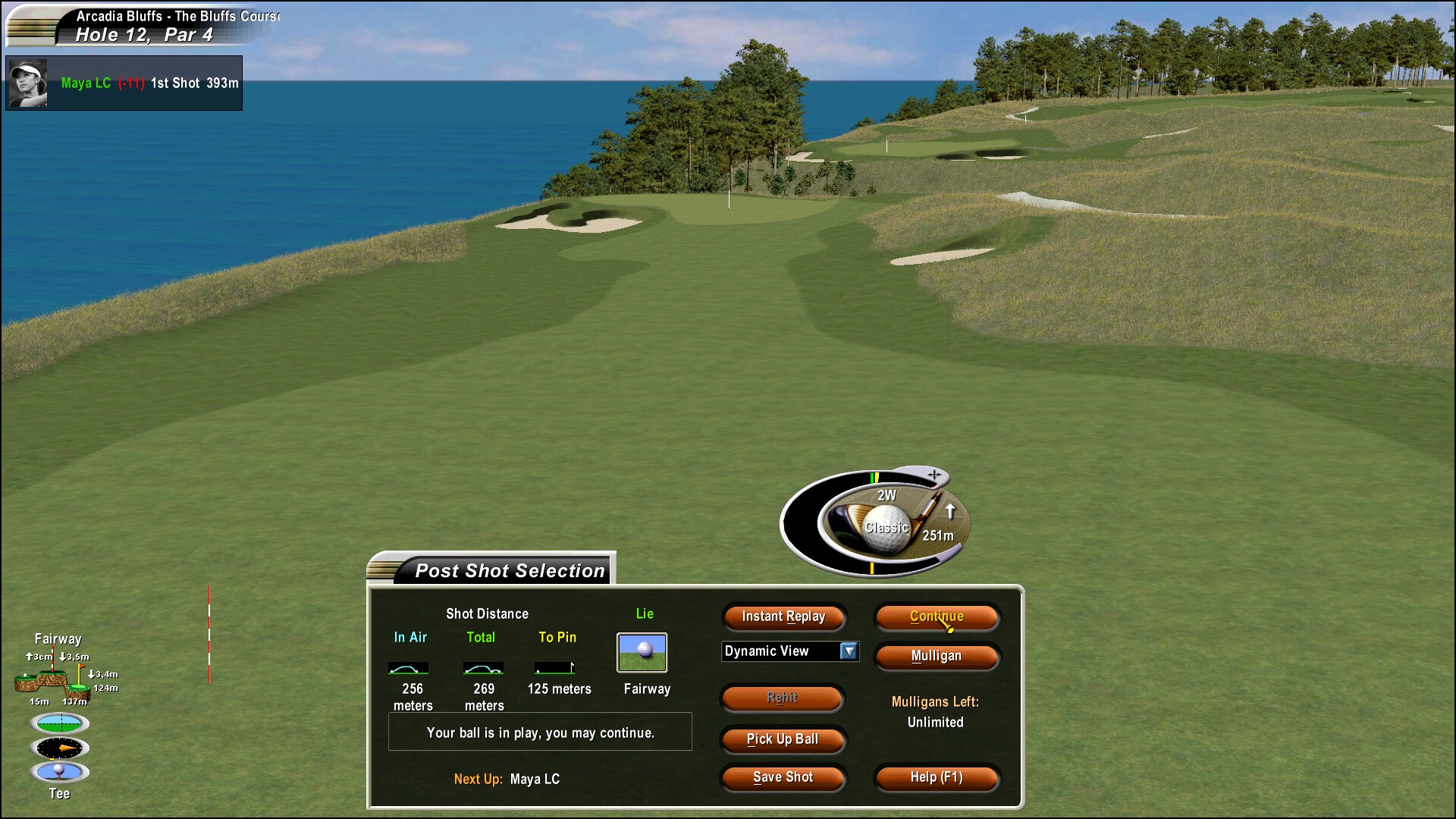Click the Fairway lie preview thumbnail
This screenshot has width=1456, height=819.
click(642, 651)
